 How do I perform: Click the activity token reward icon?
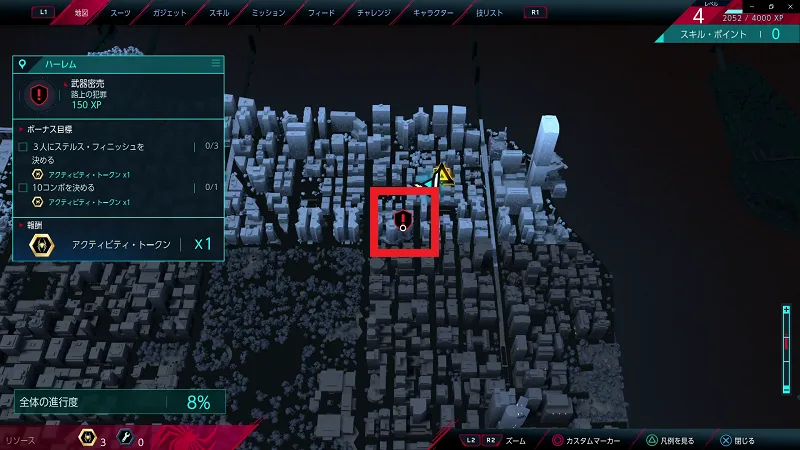[42, 244]
